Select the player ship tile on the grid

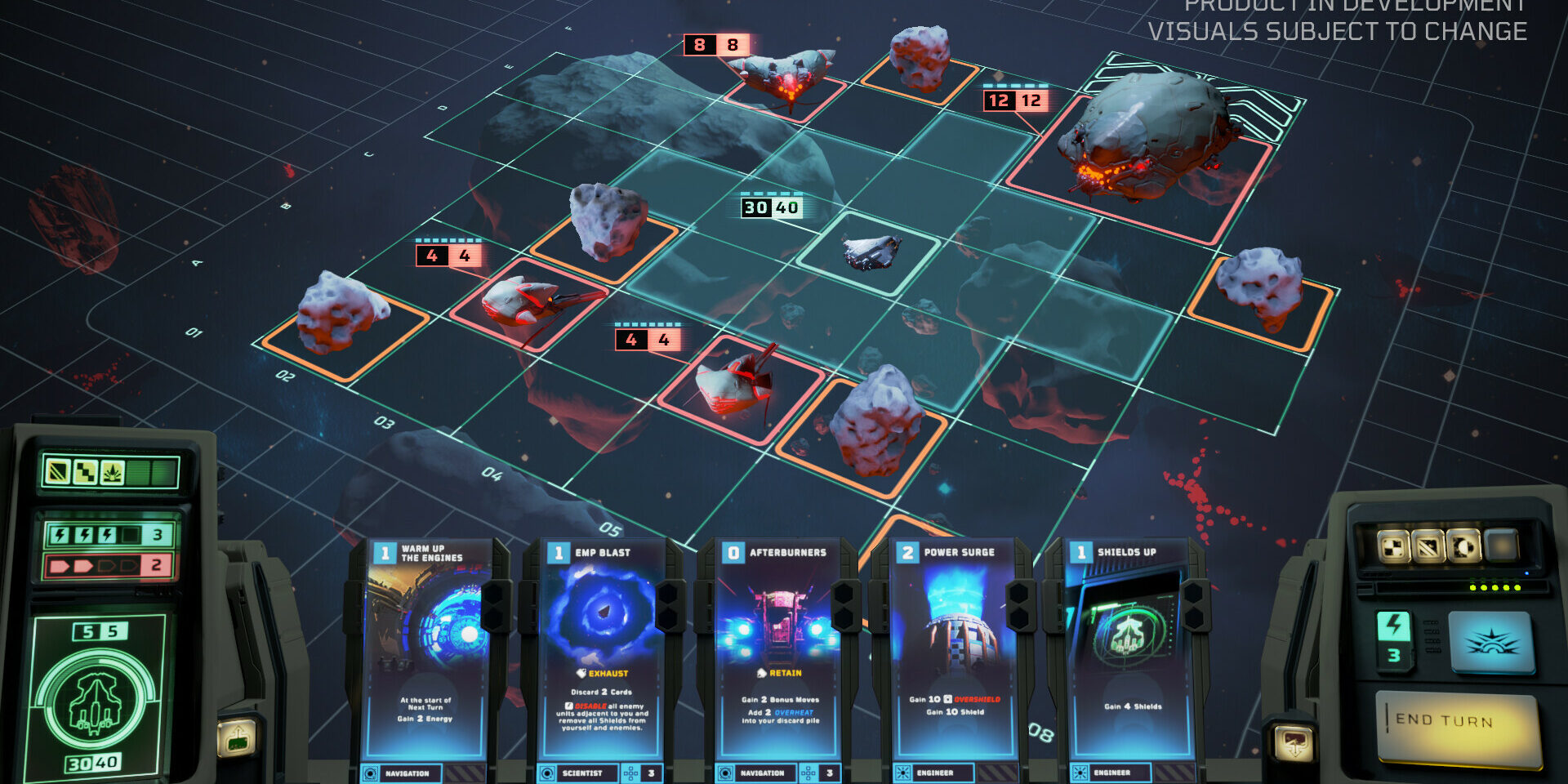(869, 252)
